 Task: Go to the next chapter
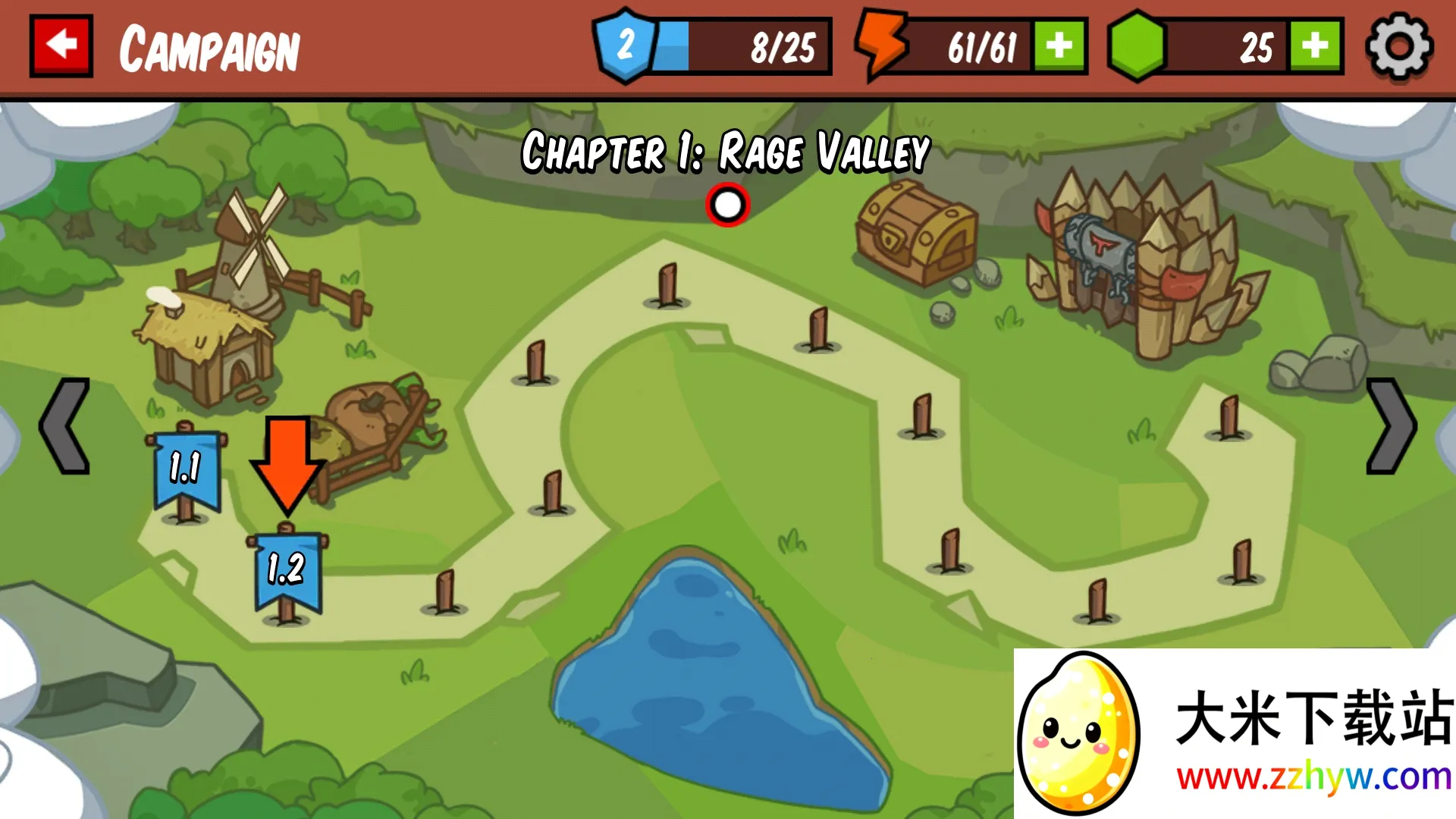pos(1390,426)
